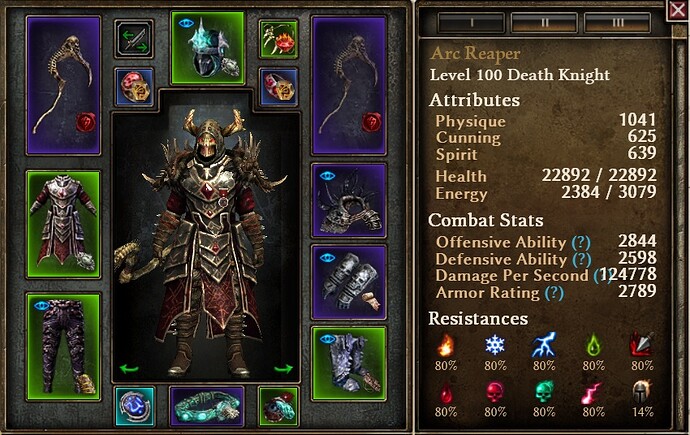The width and height of the screenshot is (690, 435).
Task: Select the teal belt slot
Action: 208,407
